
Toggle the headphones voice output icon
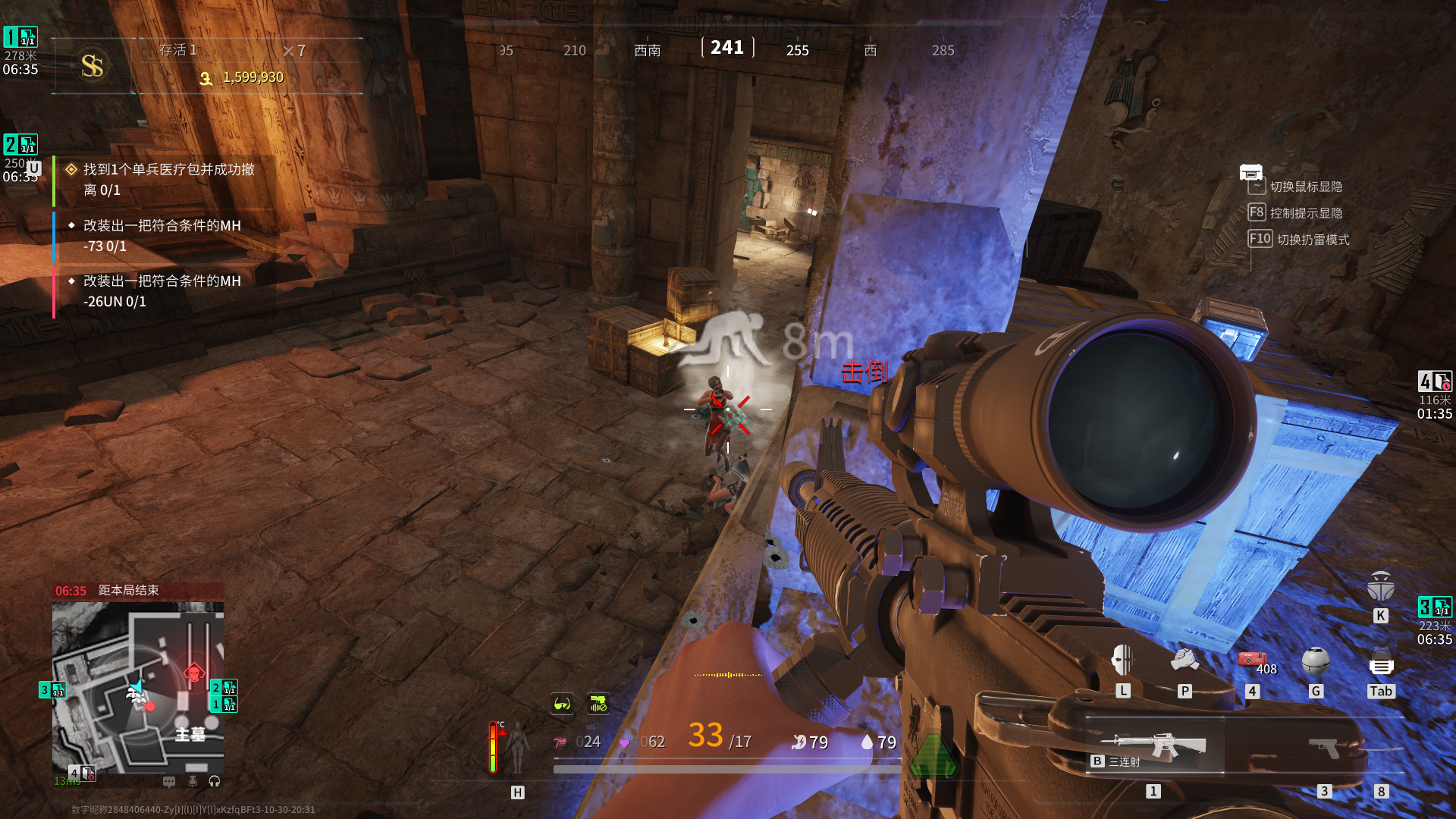point(215,781)
